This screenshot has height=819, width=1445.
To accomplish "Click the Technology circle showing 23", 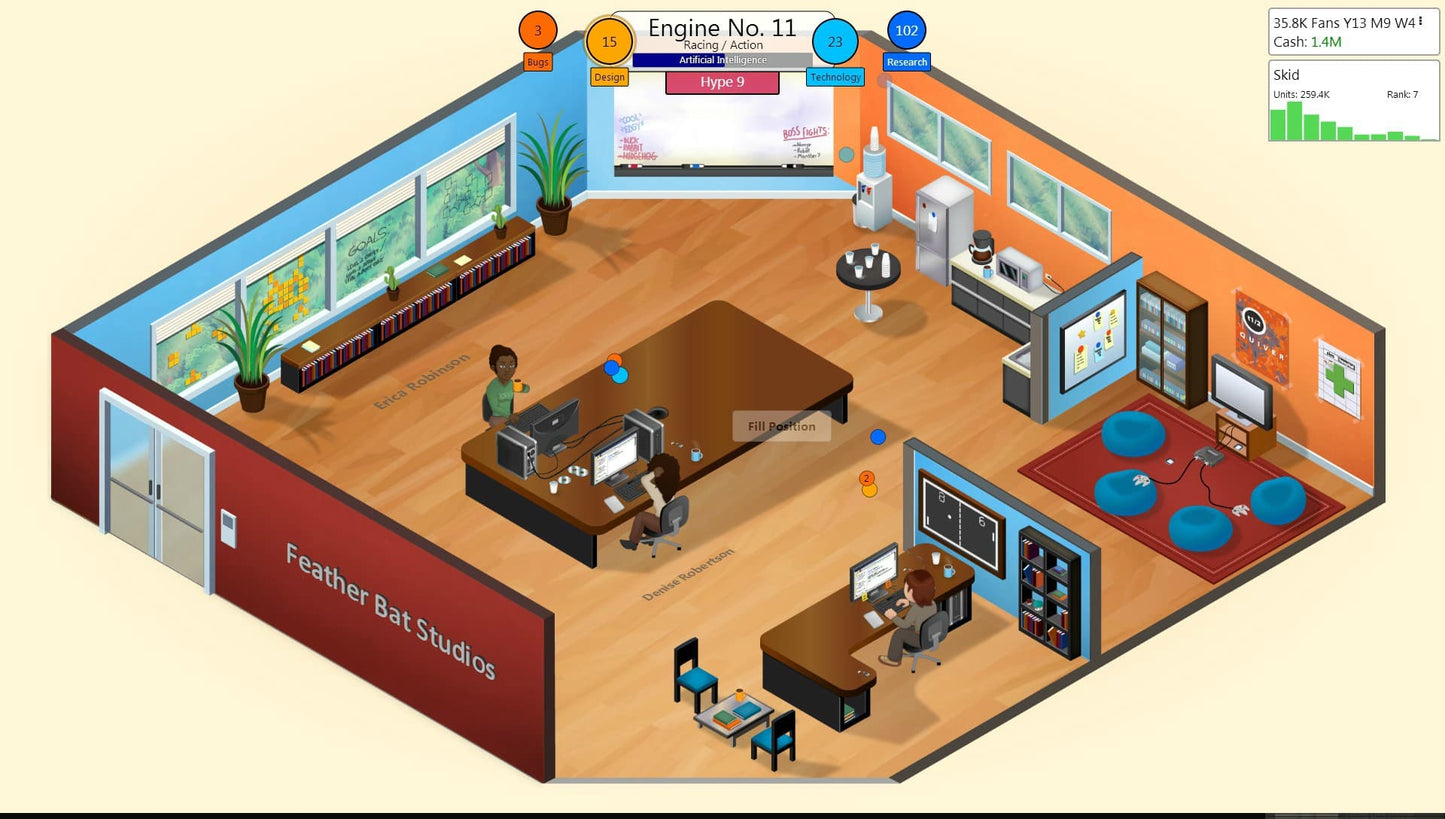I will point(836,43).
